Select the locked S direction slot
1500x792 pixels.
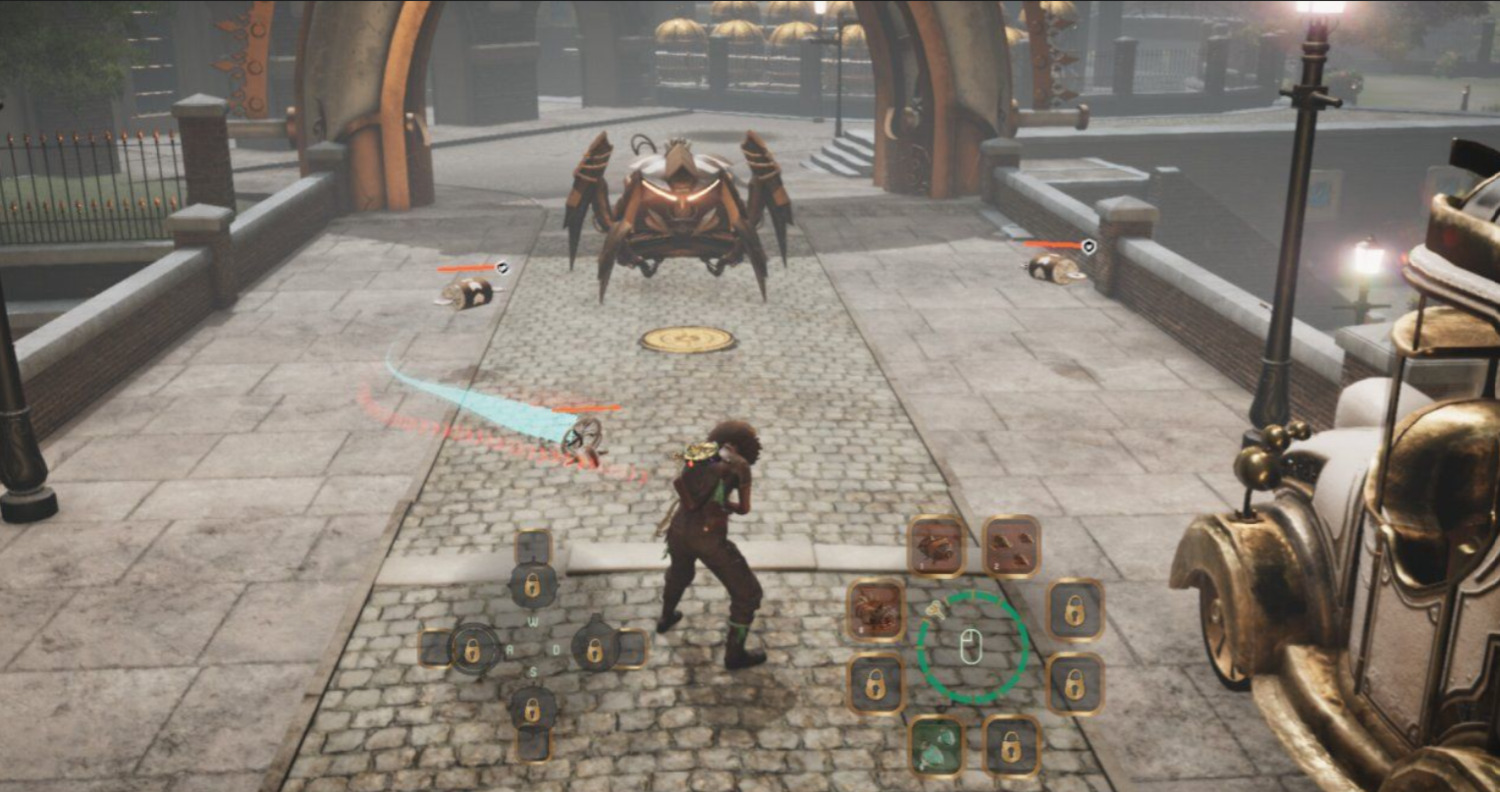(533, 709)
